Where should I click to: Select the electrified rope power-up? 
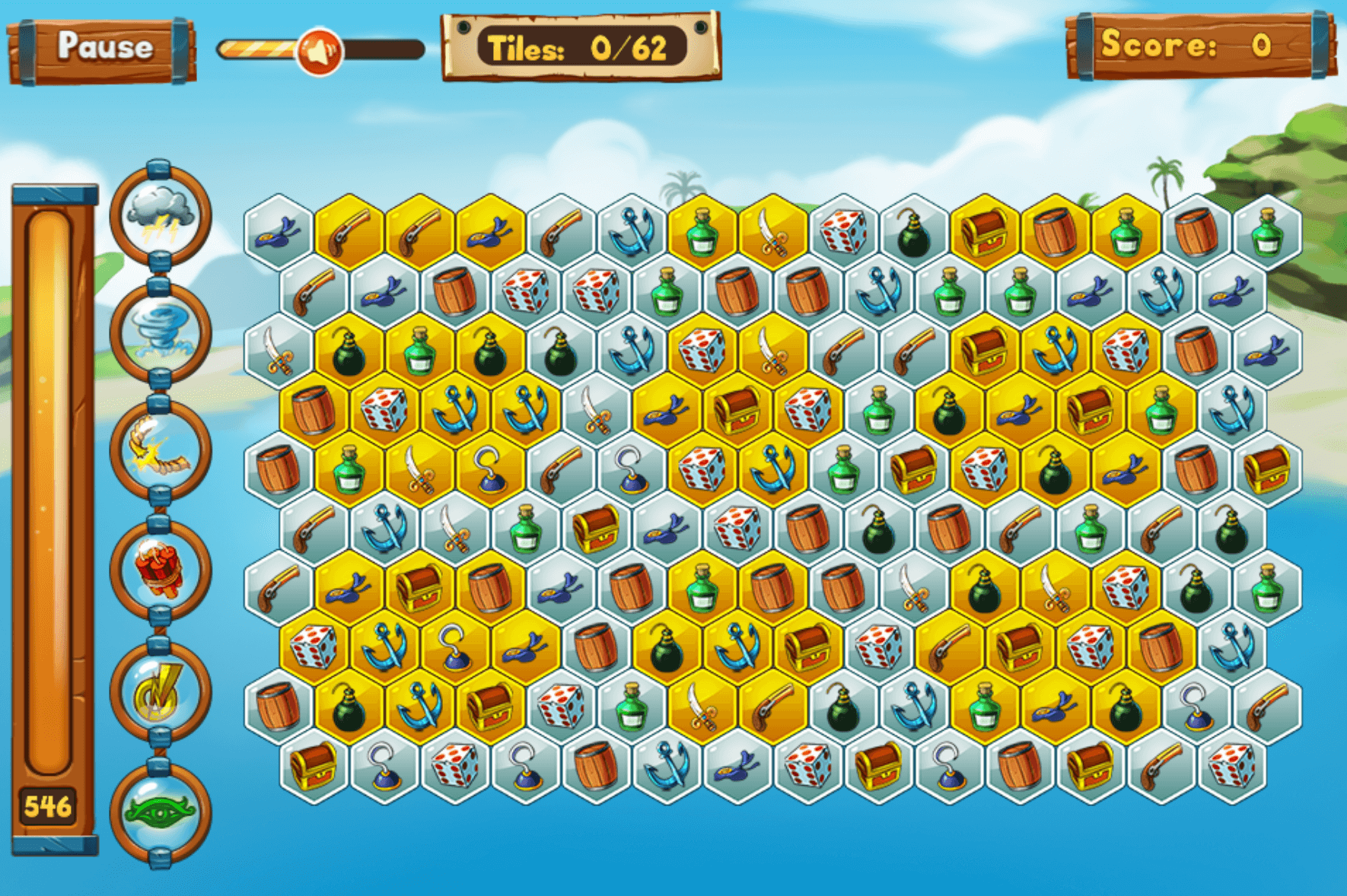click(160, 451)
